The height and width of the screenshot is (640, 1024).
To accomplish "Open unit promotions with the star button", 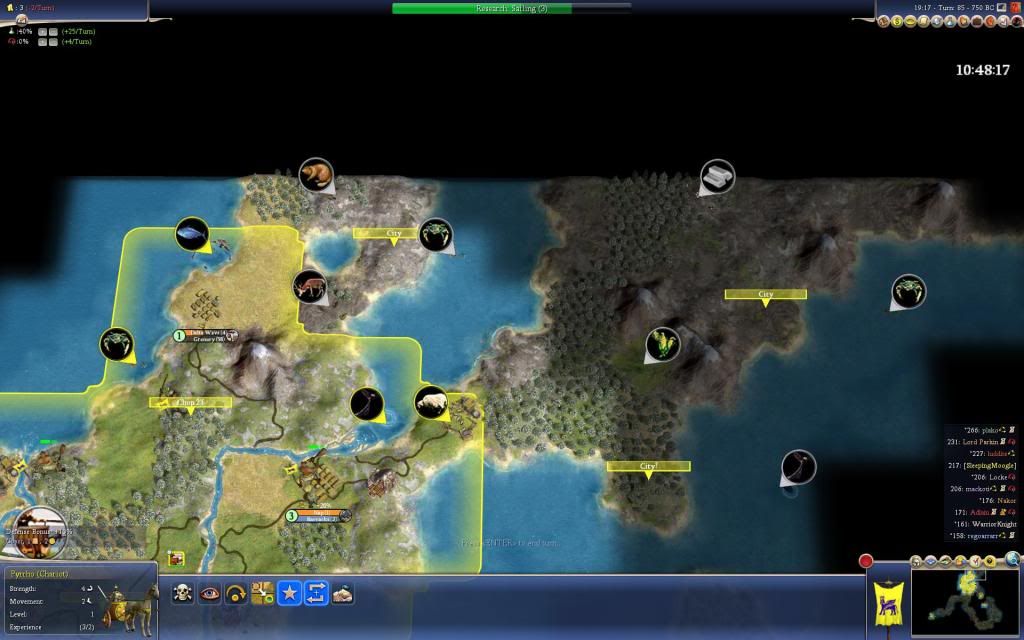I will coord(289,593).
